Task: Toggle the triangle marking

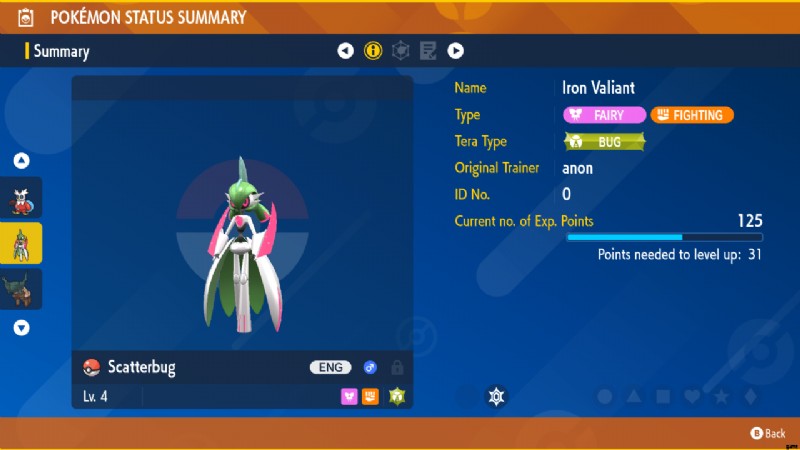Action: coord(634,397)
